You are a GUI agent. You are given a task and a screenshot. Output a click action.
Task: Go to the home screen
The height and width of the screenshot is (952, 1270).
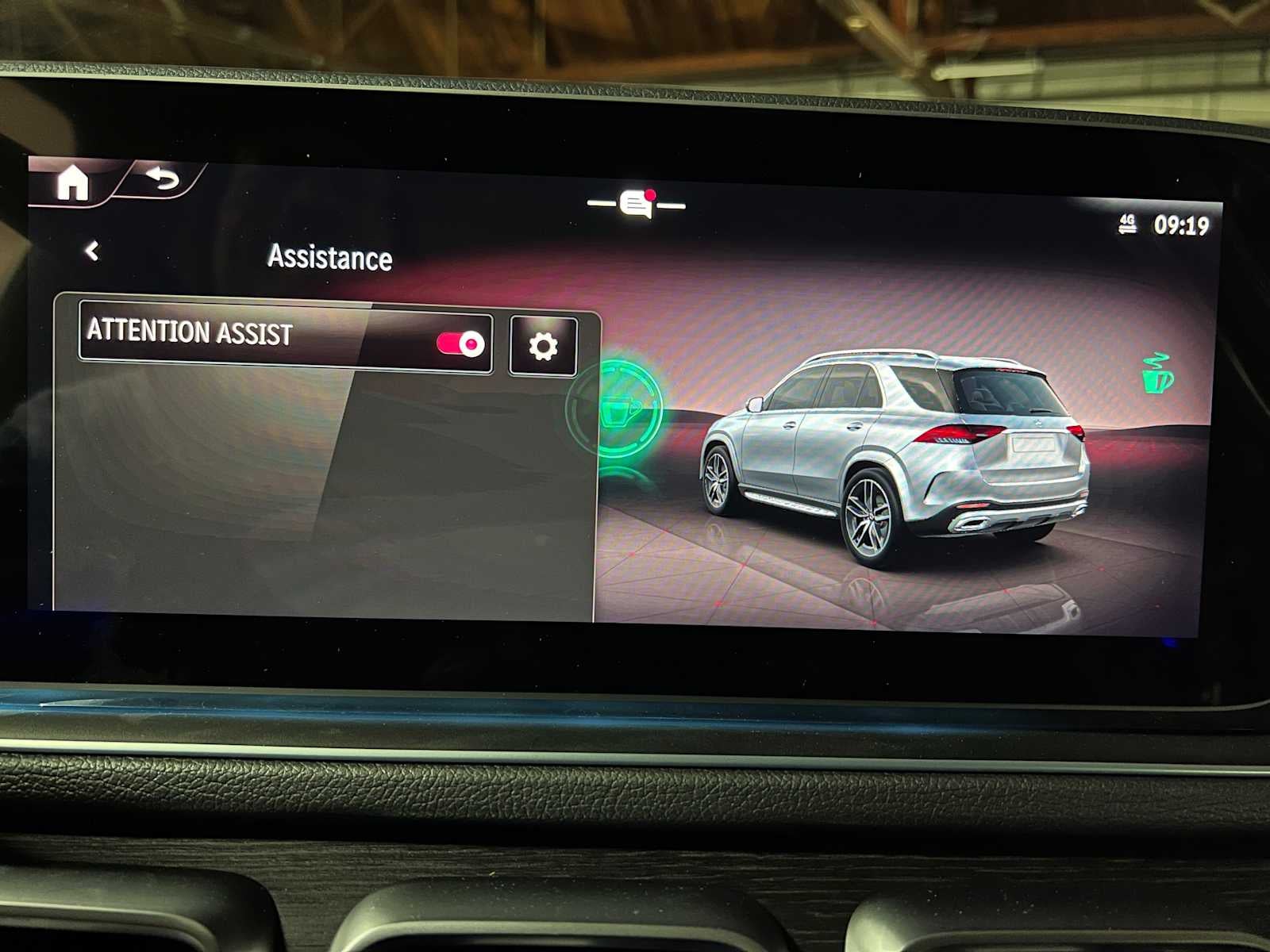pos(72,183)
